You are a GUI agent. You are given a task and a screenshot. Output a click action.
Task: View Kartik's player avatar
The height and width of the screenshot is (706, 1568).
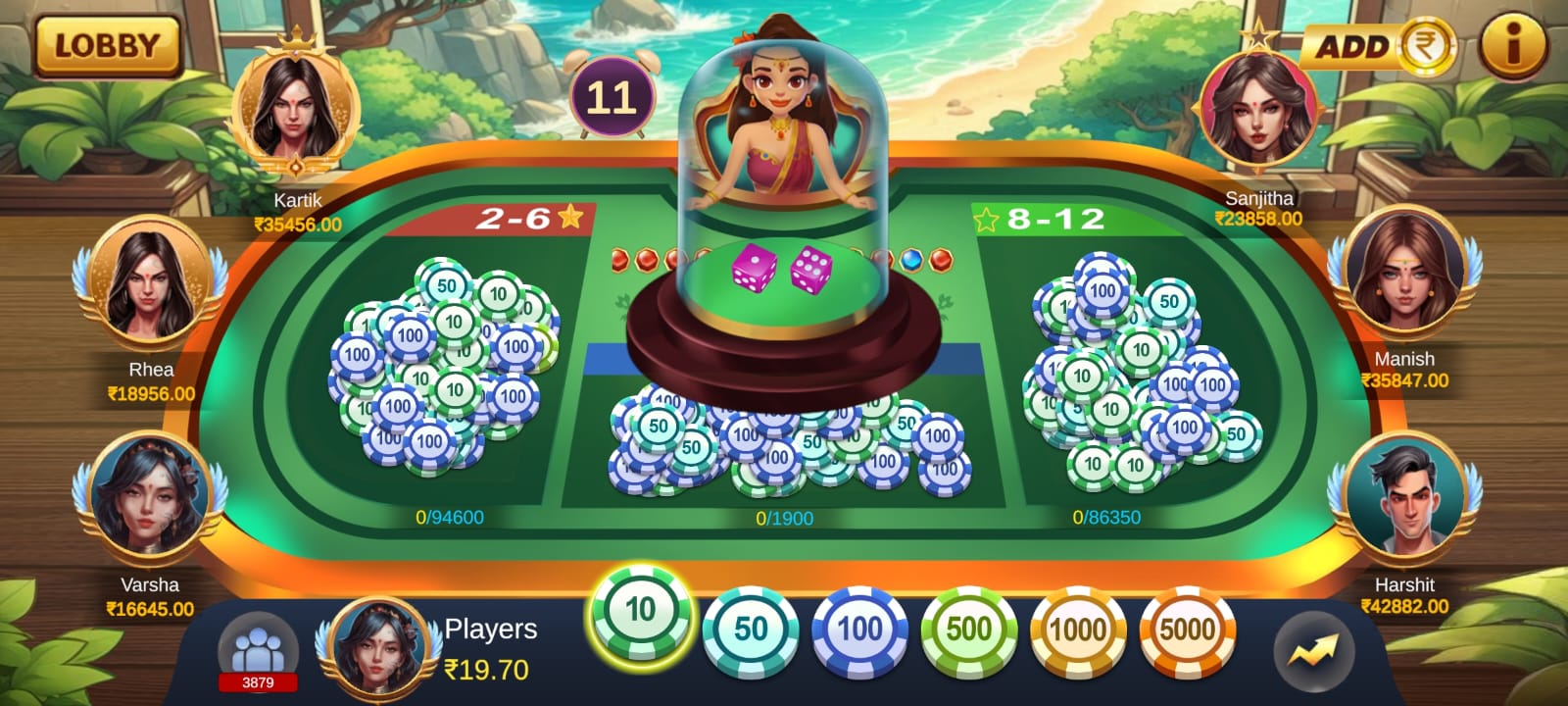(296, 110)
